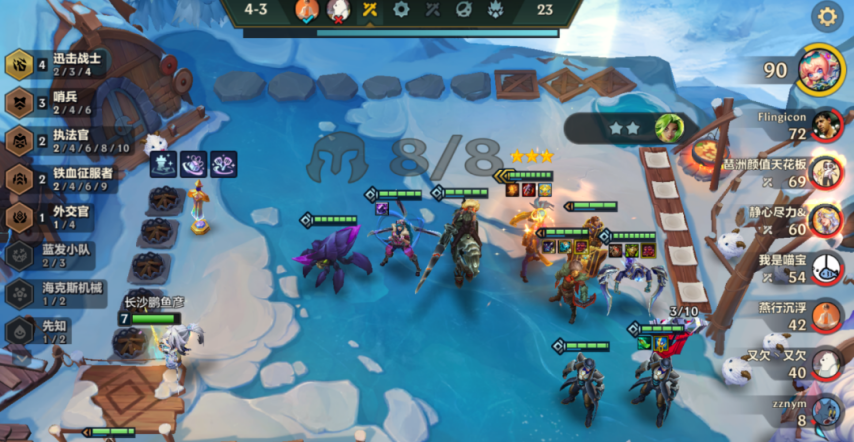Image resolution: width=854 pixels, height=442 pixels.
Task: Inspect the first blue augment icon
Action: [x=164, y=163]
